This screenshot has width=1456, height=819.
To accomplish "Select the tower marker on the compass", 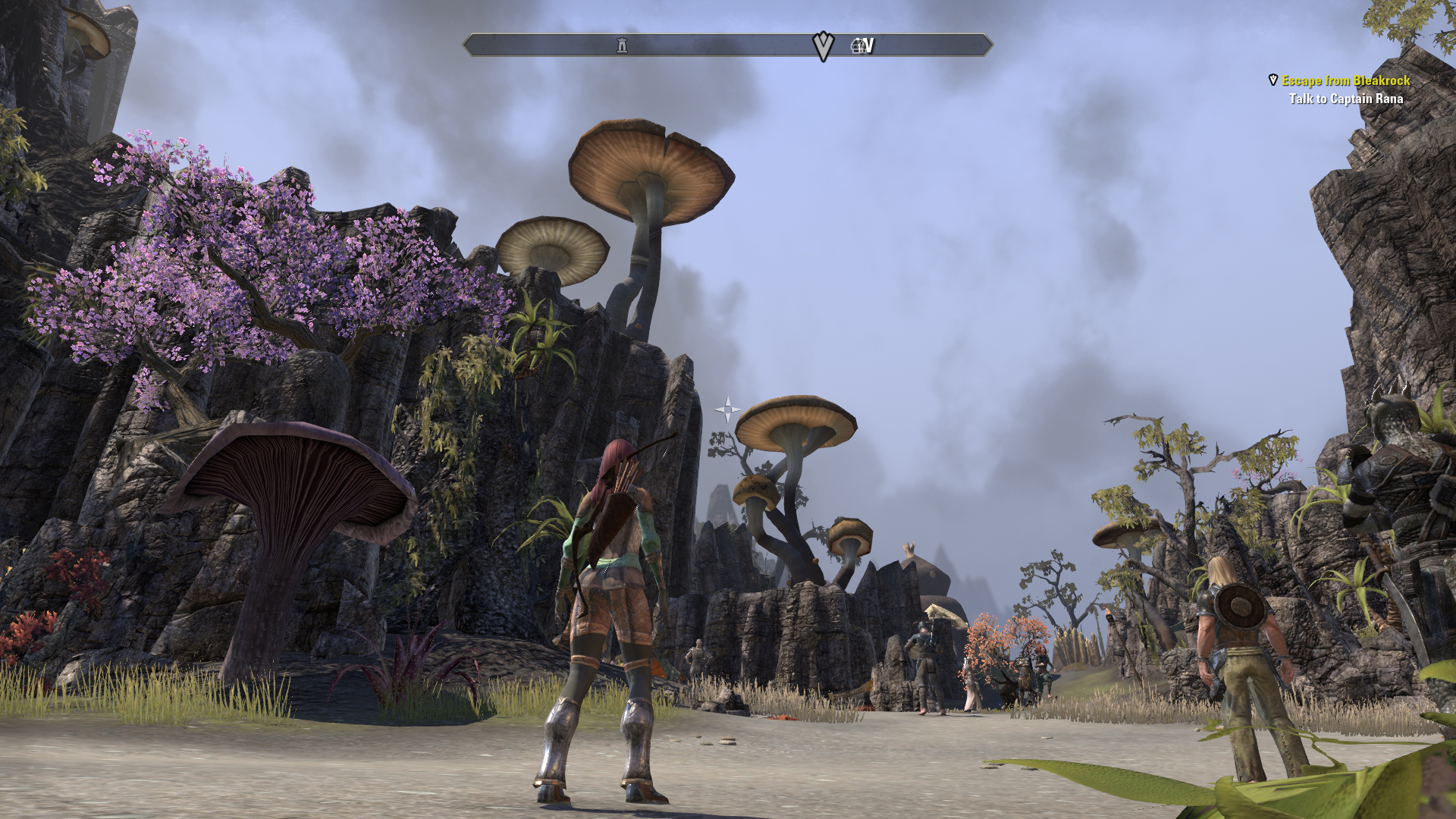I will pyautogui.click(x=622, y=45).
